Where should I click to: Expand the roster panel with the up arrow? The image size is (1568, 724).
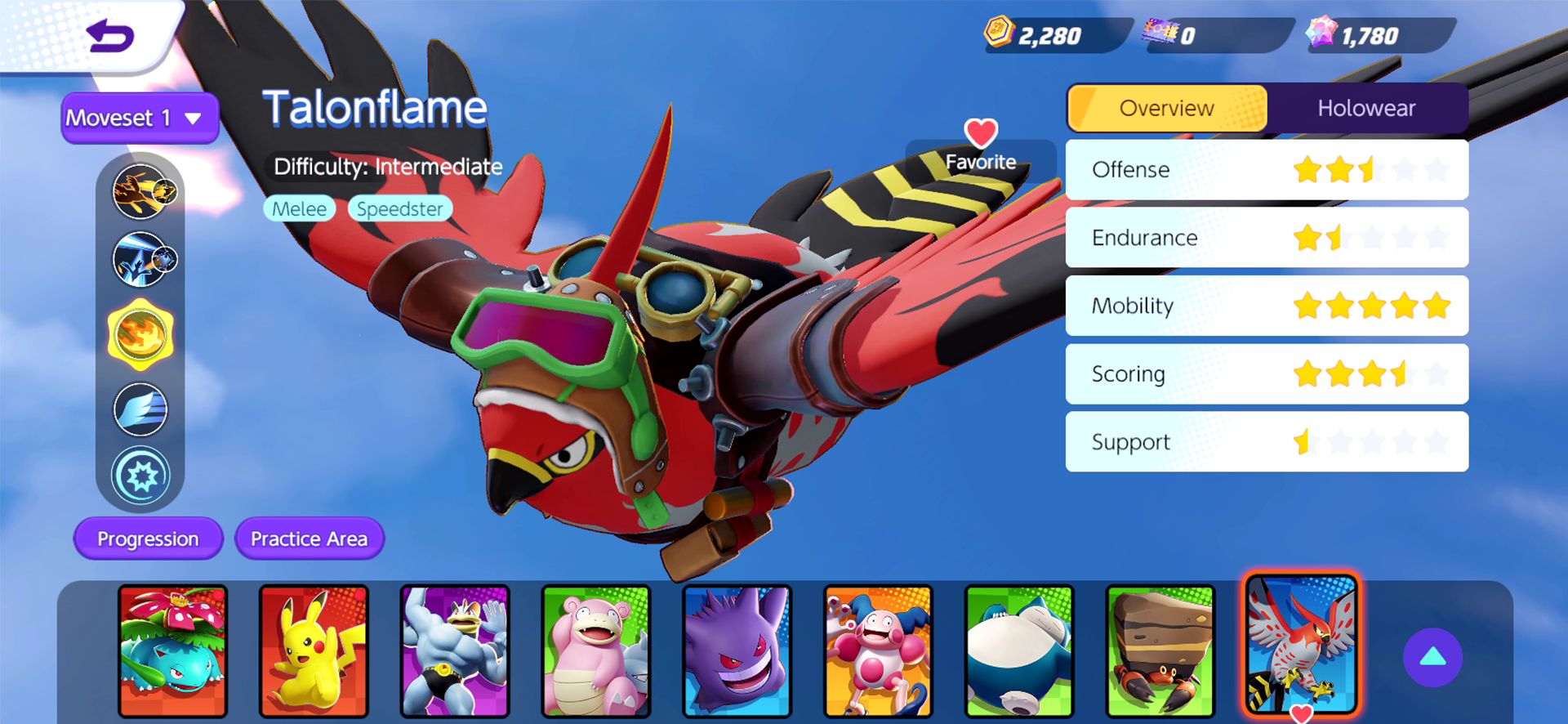coord(1432,658)
